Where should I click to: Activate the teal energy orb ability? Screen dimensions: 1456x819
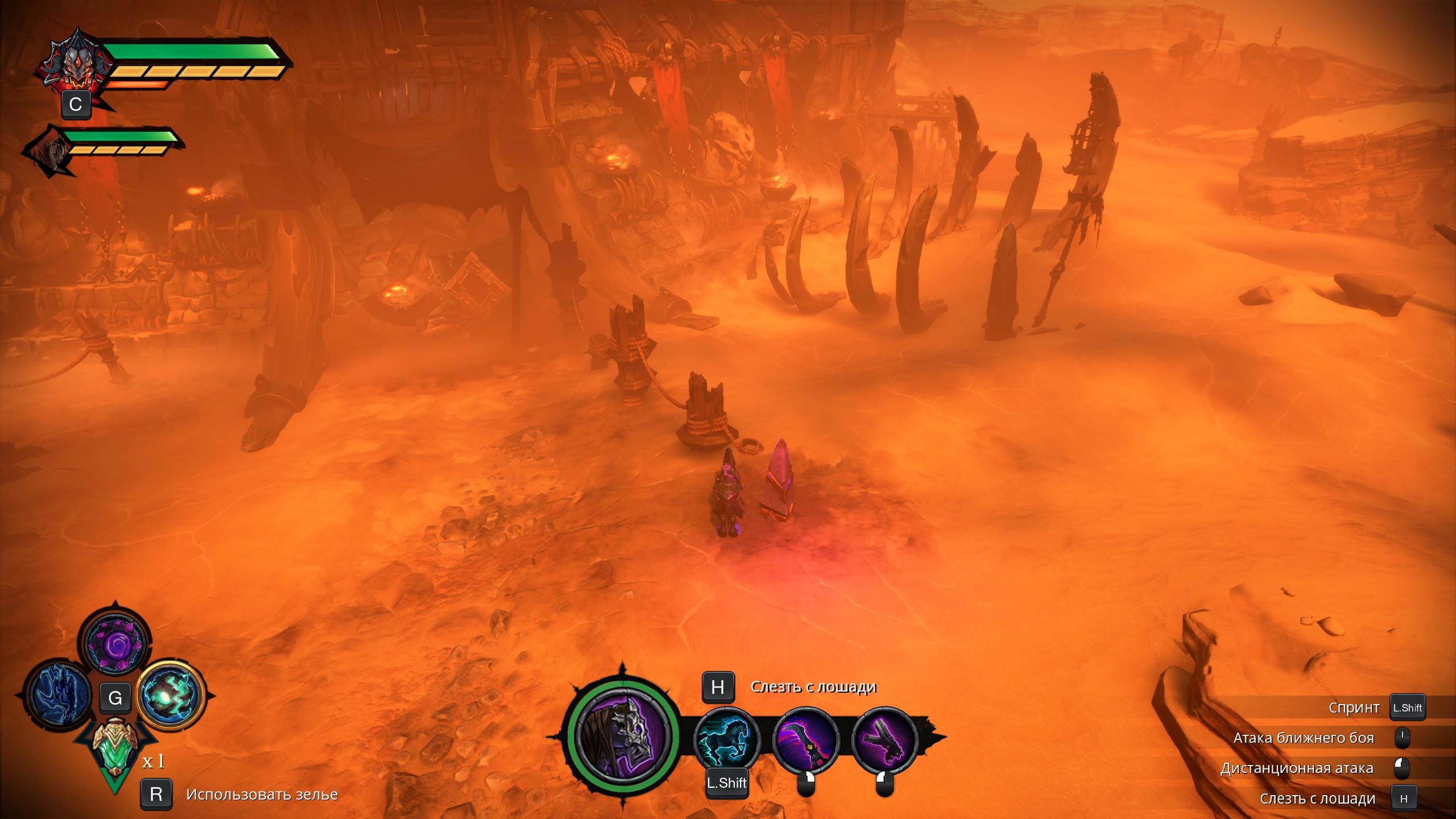[171, 697]
